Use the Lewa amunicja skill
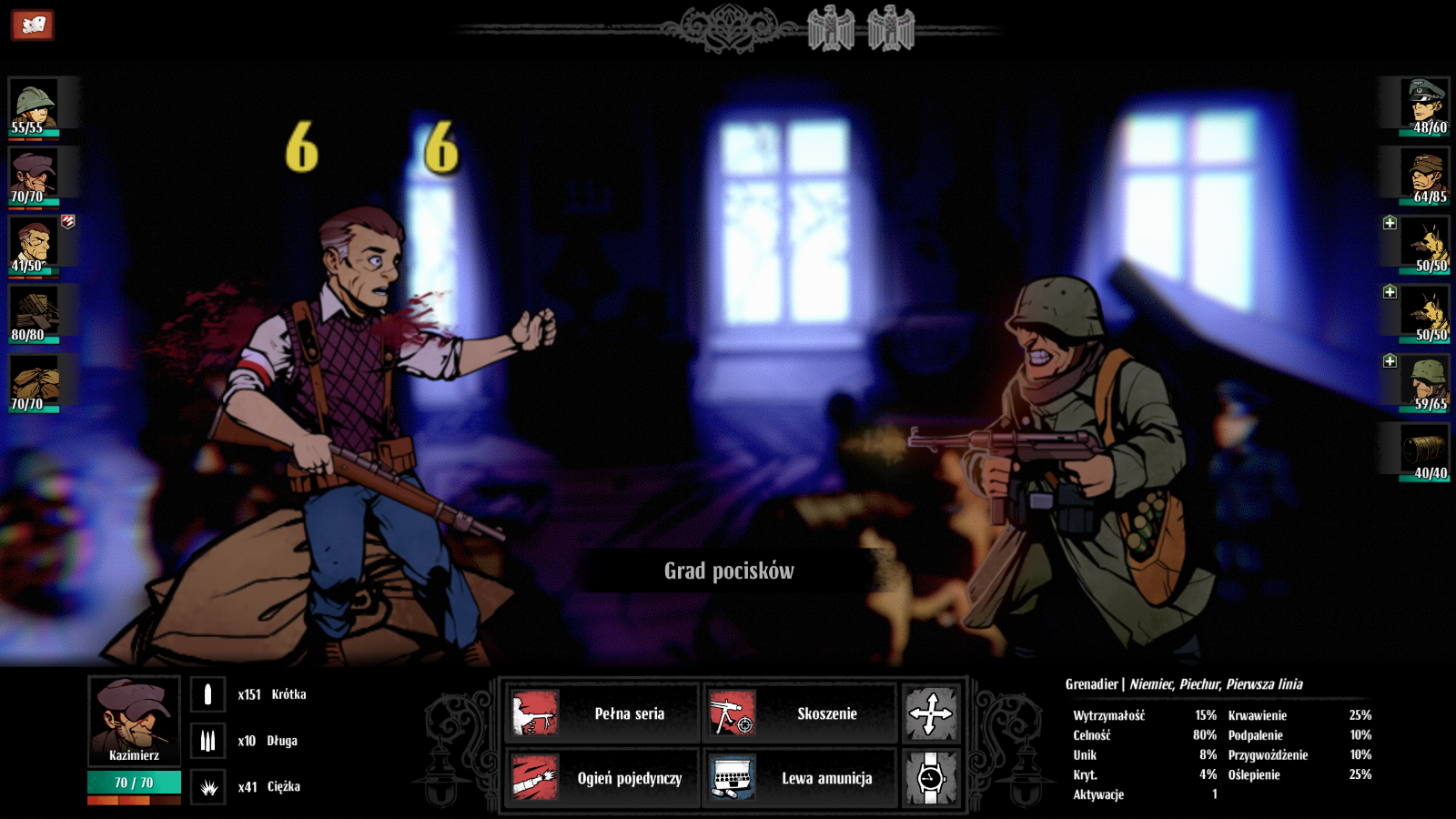The height and width of the screenshot is (819, 1456). coord(798,778)
